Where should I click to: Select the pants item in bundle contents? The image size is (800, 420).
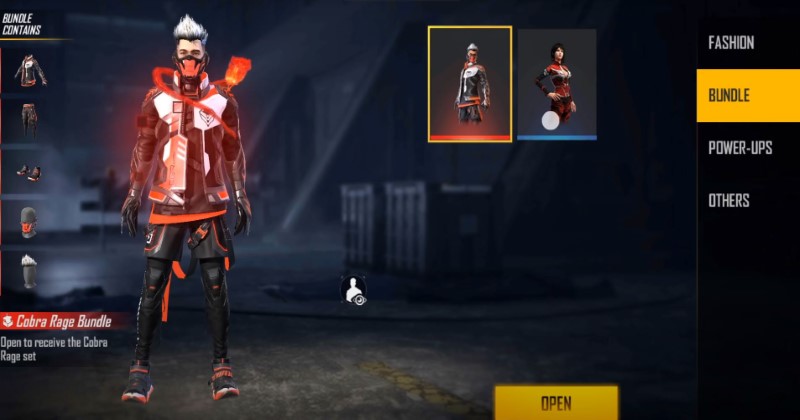coord(28,120)
